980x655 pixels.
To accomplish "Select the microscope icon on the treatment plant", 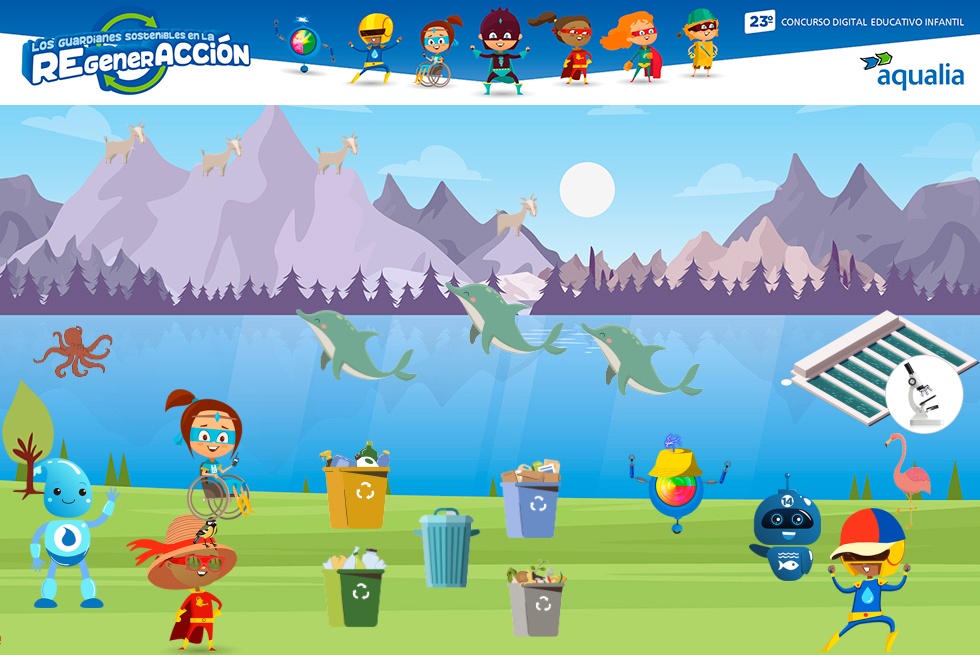I will coord(923,394).
